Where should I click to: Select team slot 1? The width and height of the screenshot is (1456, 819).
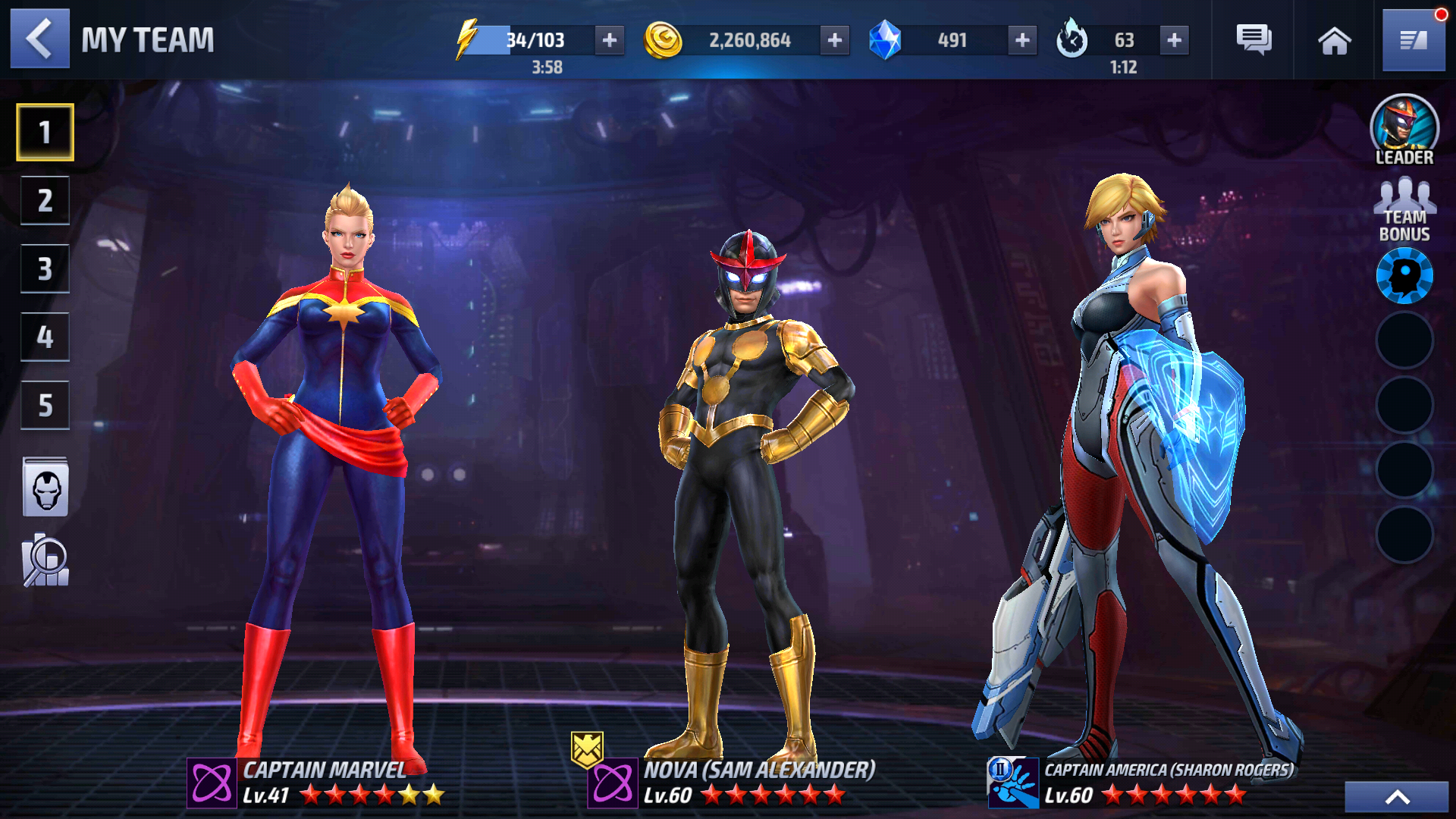[45, 132]
